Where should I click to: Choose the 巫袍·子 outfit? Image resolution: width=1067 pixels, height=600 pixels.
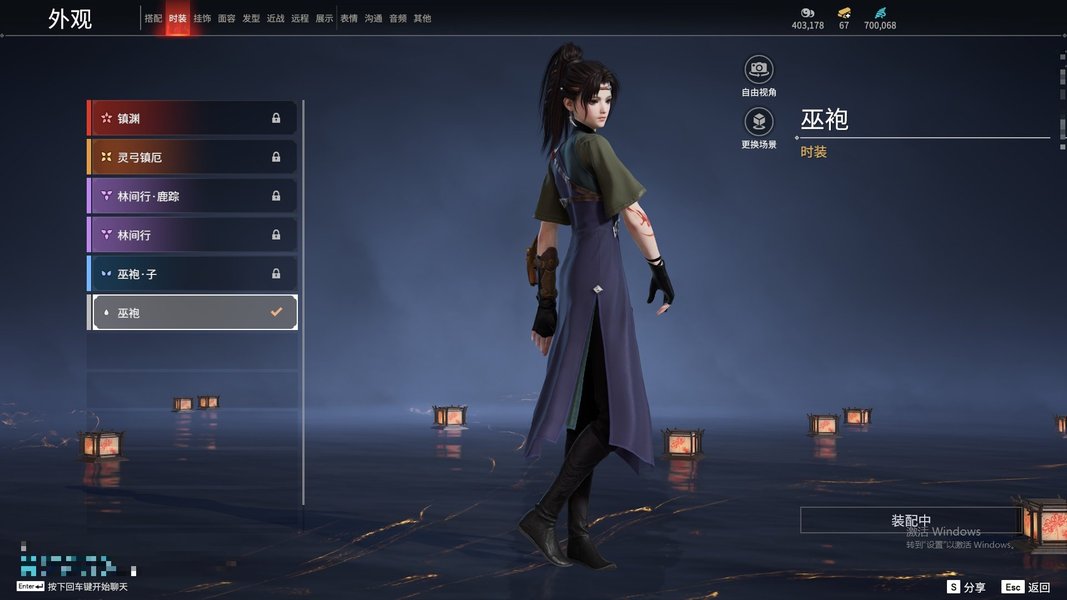point(193,274)
